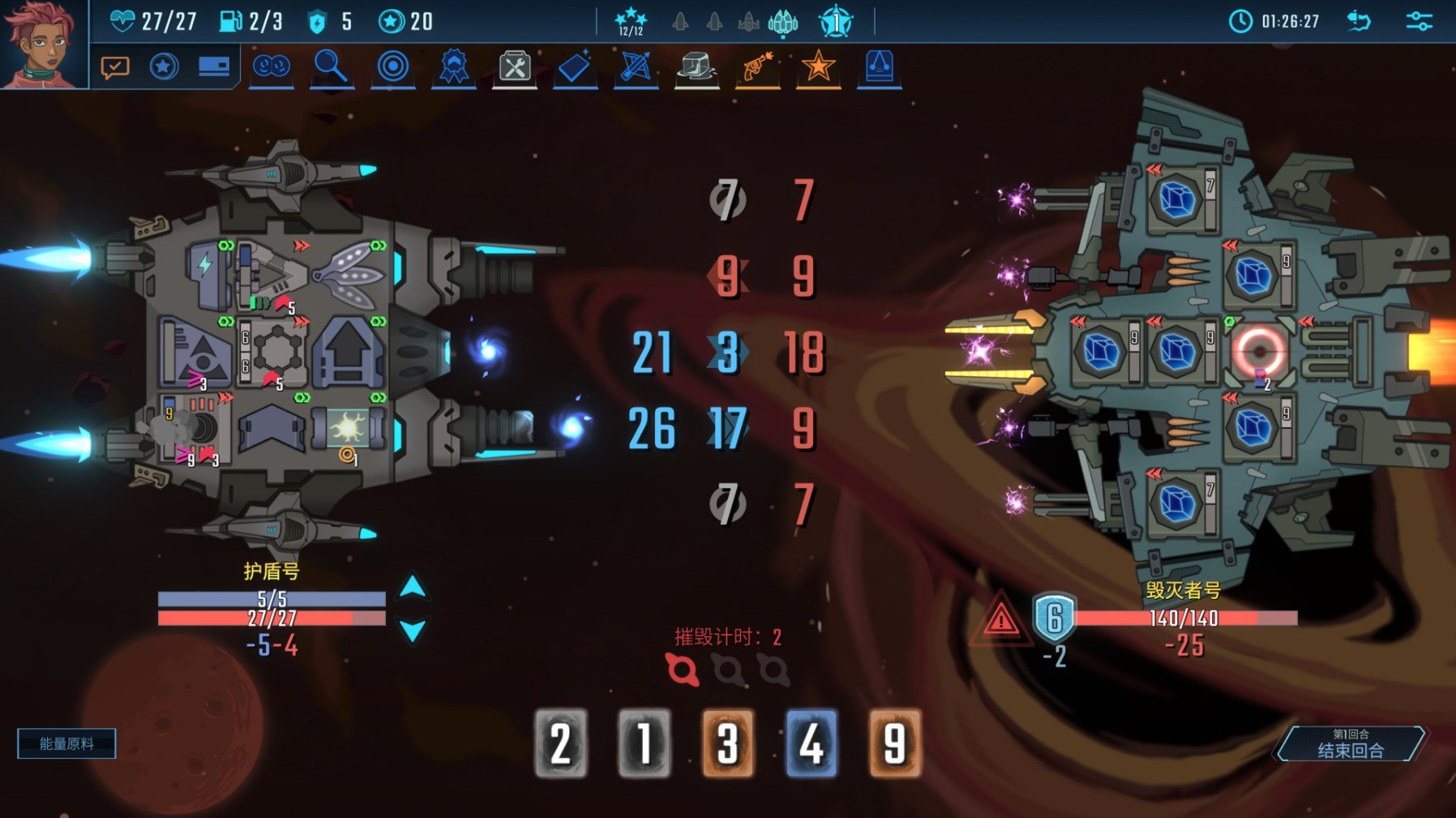Open the 能量原料 panel
The height and width of the screenshot is (818, 1456).
(x=66, y=743)
